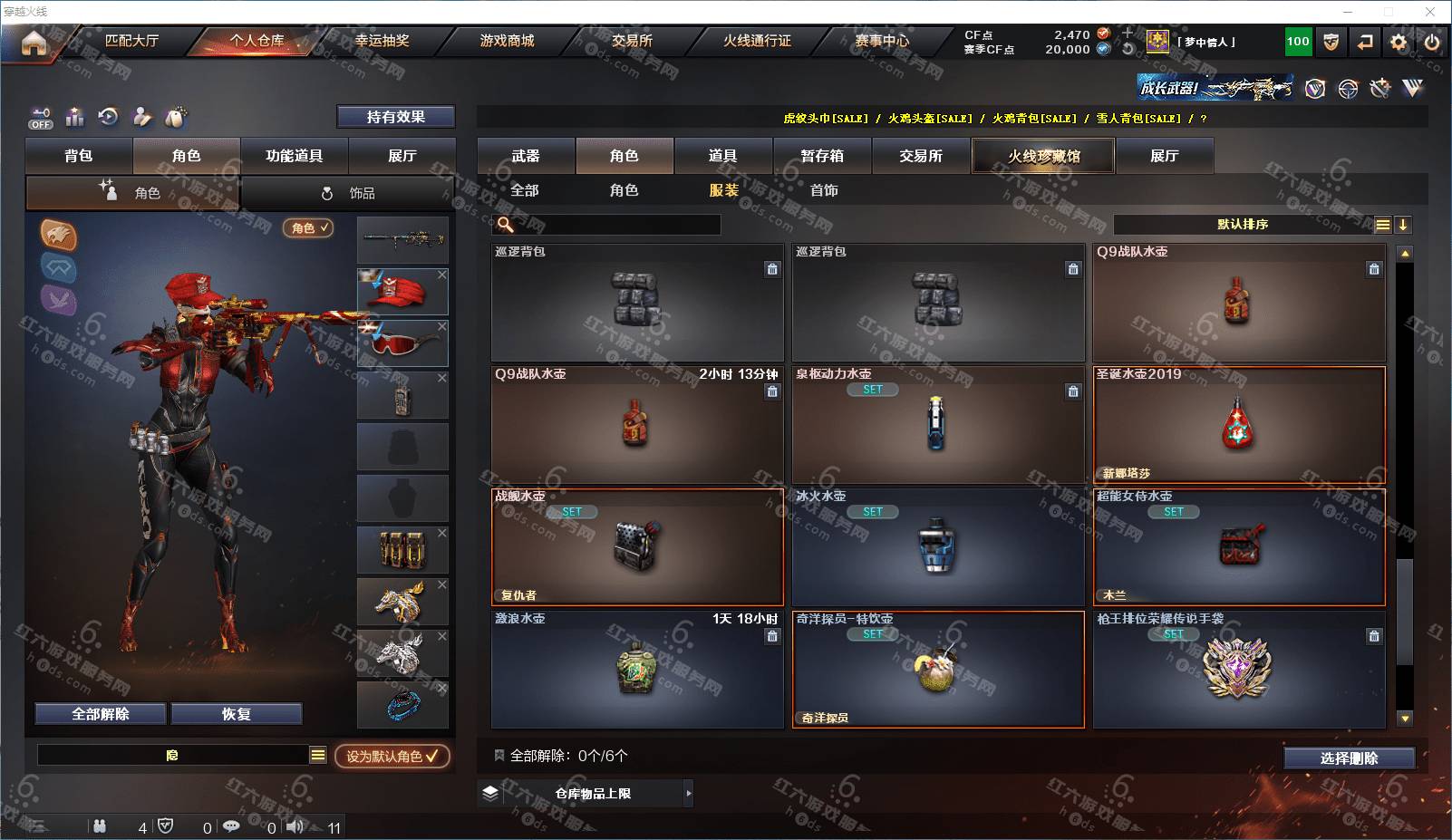
Task: Click the 恢复 restore button
Action: pyautogui.click(x=236, y=714)
